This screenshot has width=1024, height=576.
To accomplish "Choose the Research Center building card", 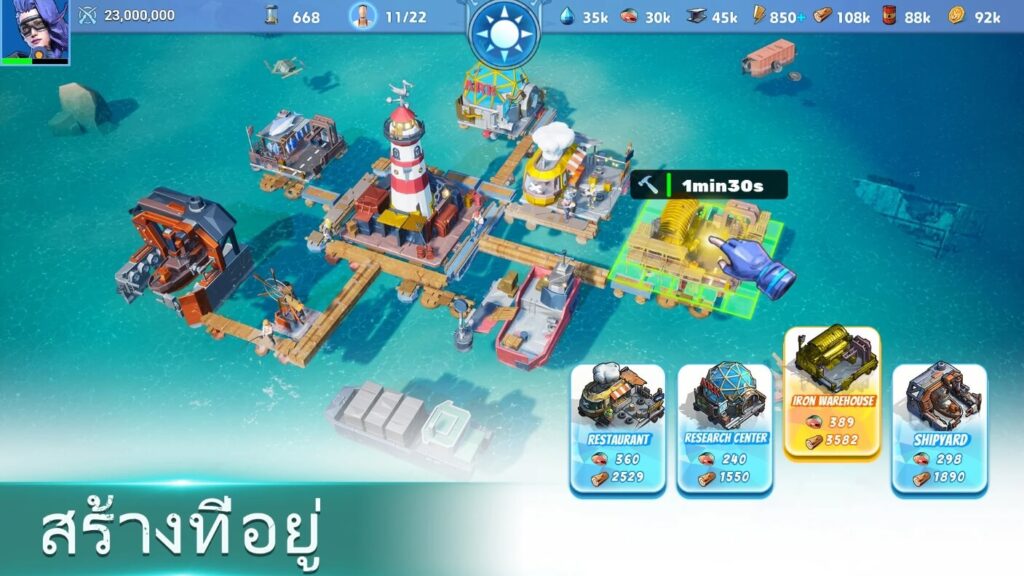I will [725, 428].
